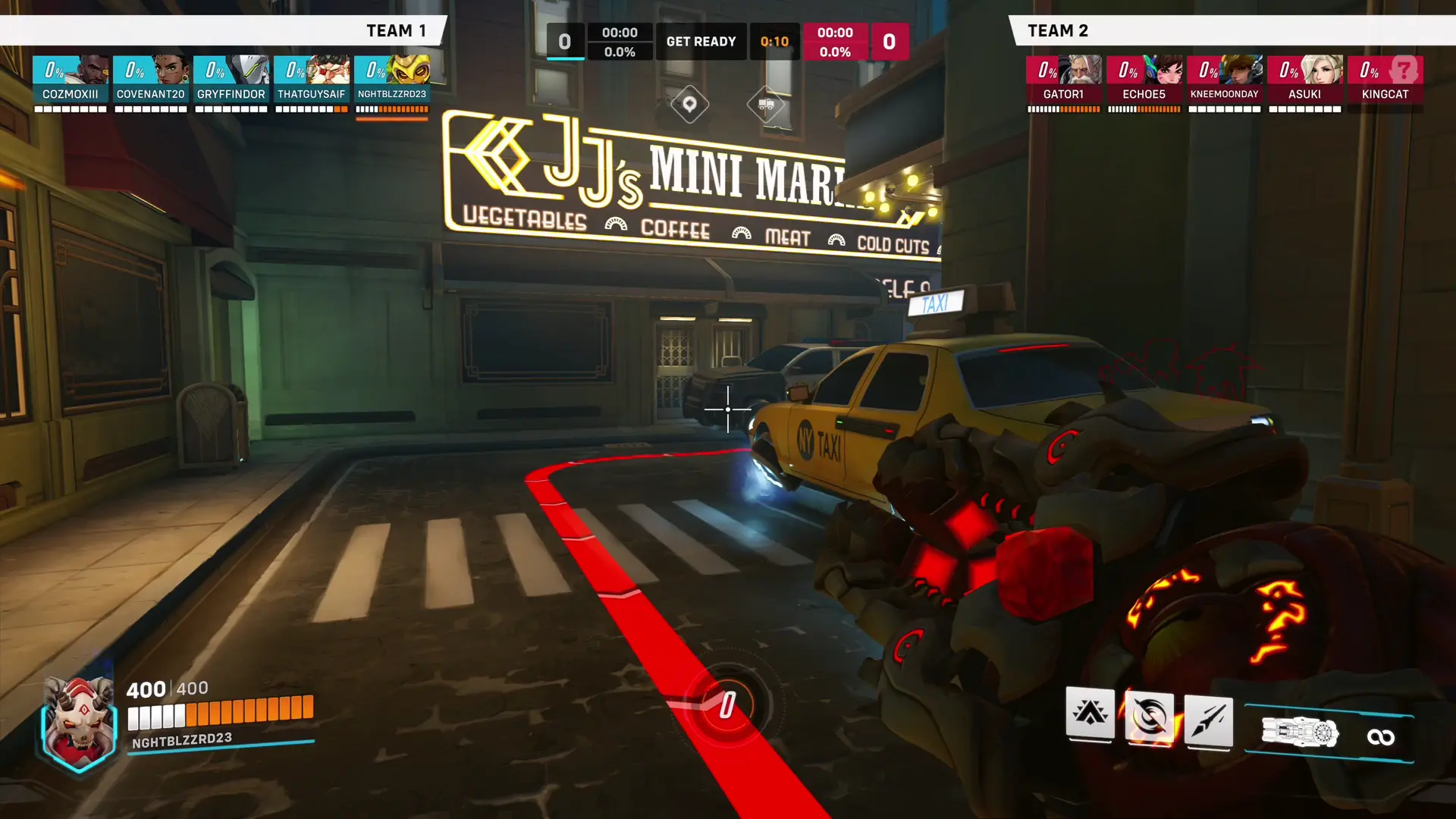1456x819 pixels.
Task: Click the weapon icon beside the infinity ammo
Action: tap(1300, 733)
